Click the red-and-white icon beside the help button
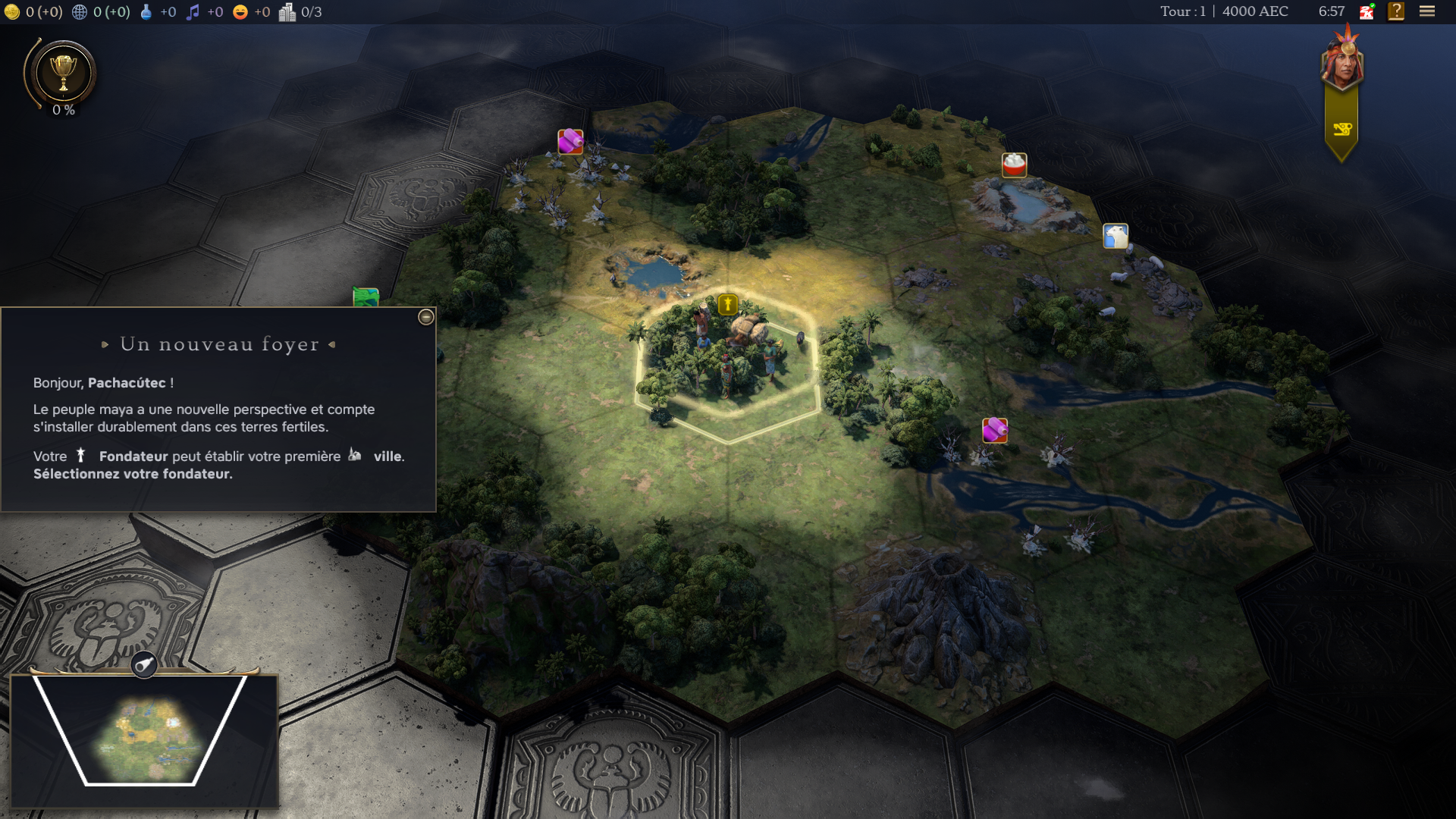The width and height of the screenshot is (1456, 819). (1367, 11)
